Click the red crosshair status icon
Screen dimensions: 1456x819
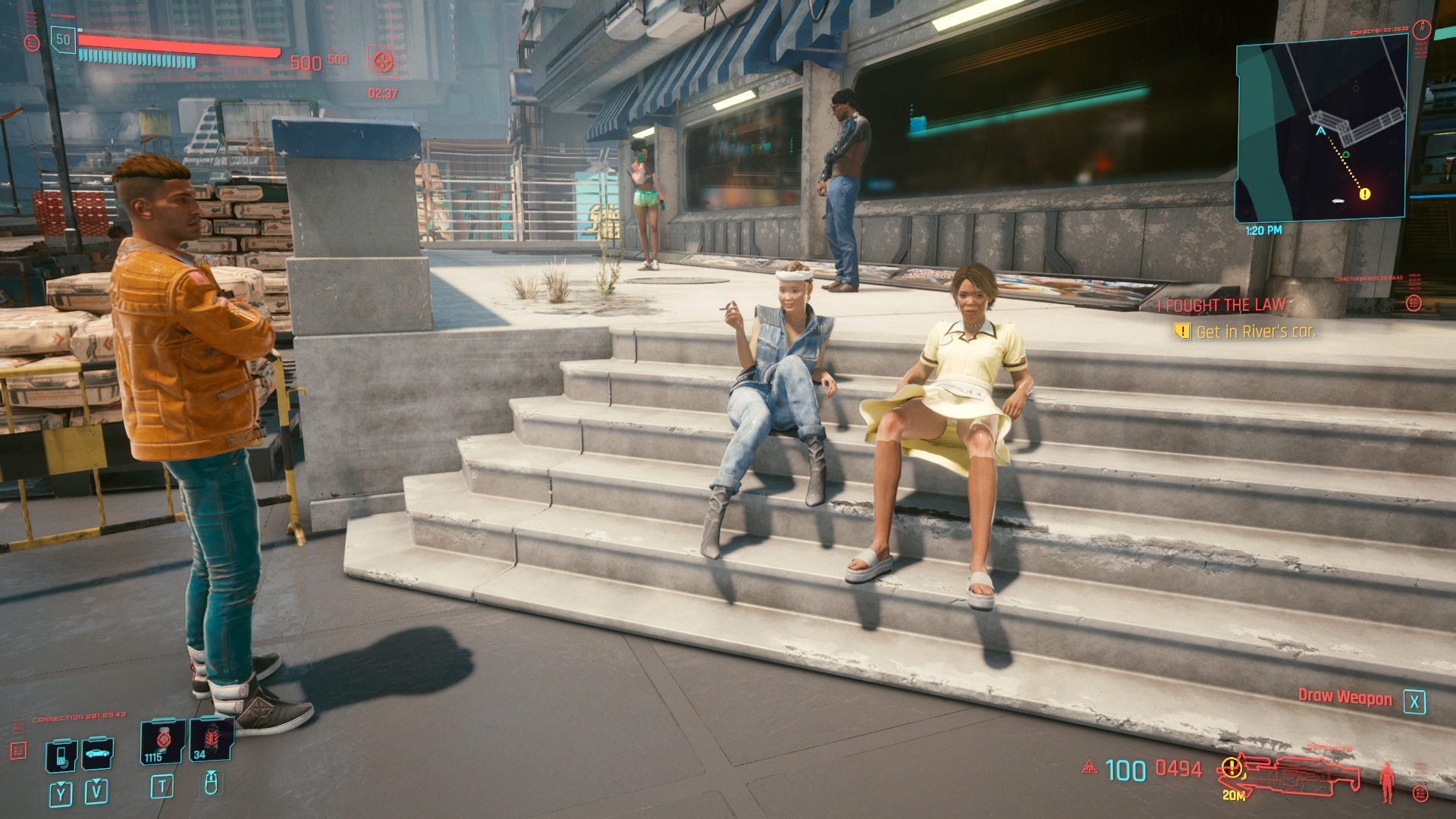click(x=382, y=61)
